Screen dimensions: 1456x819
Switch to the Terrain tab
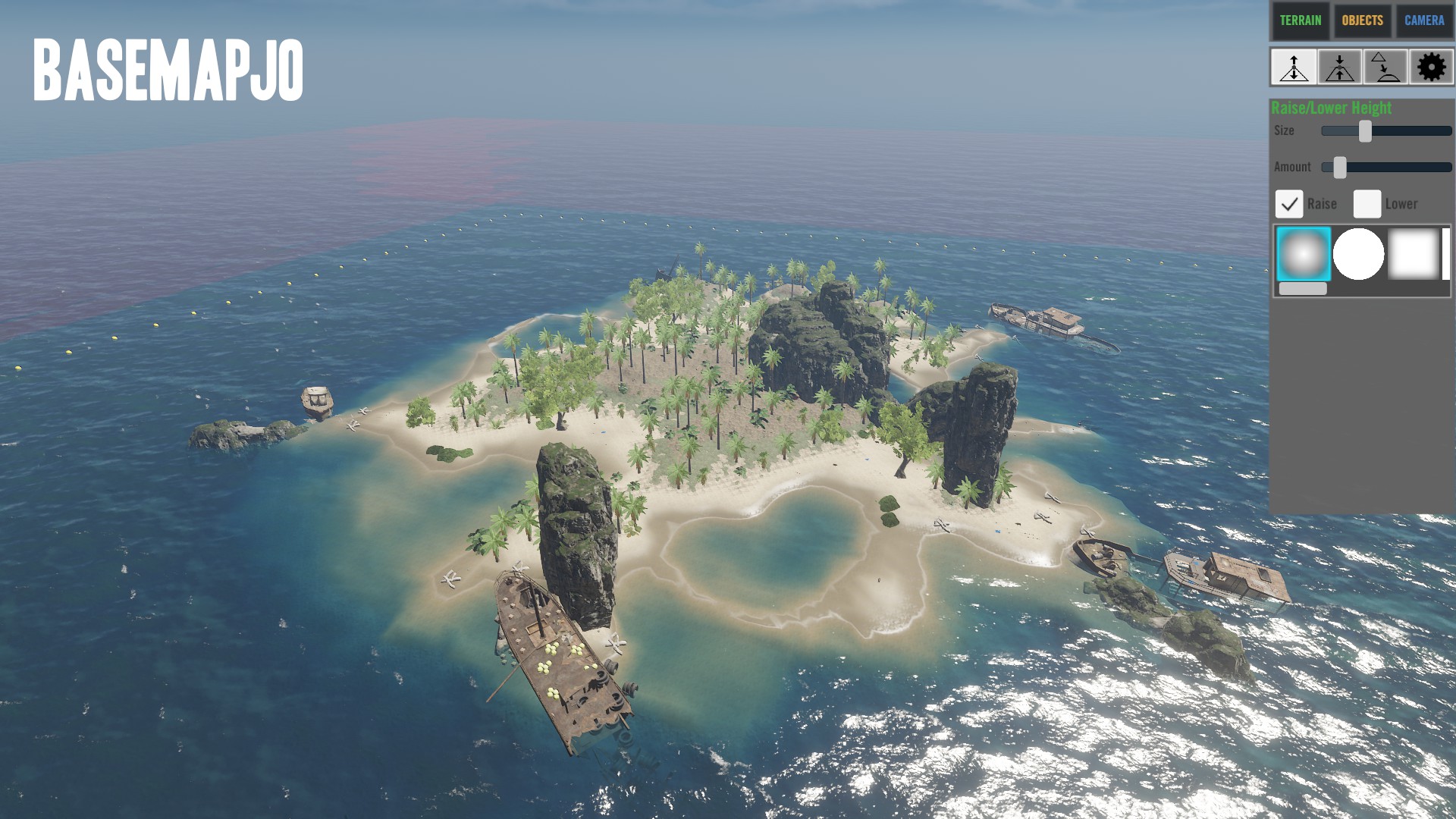pos(1300,20)
